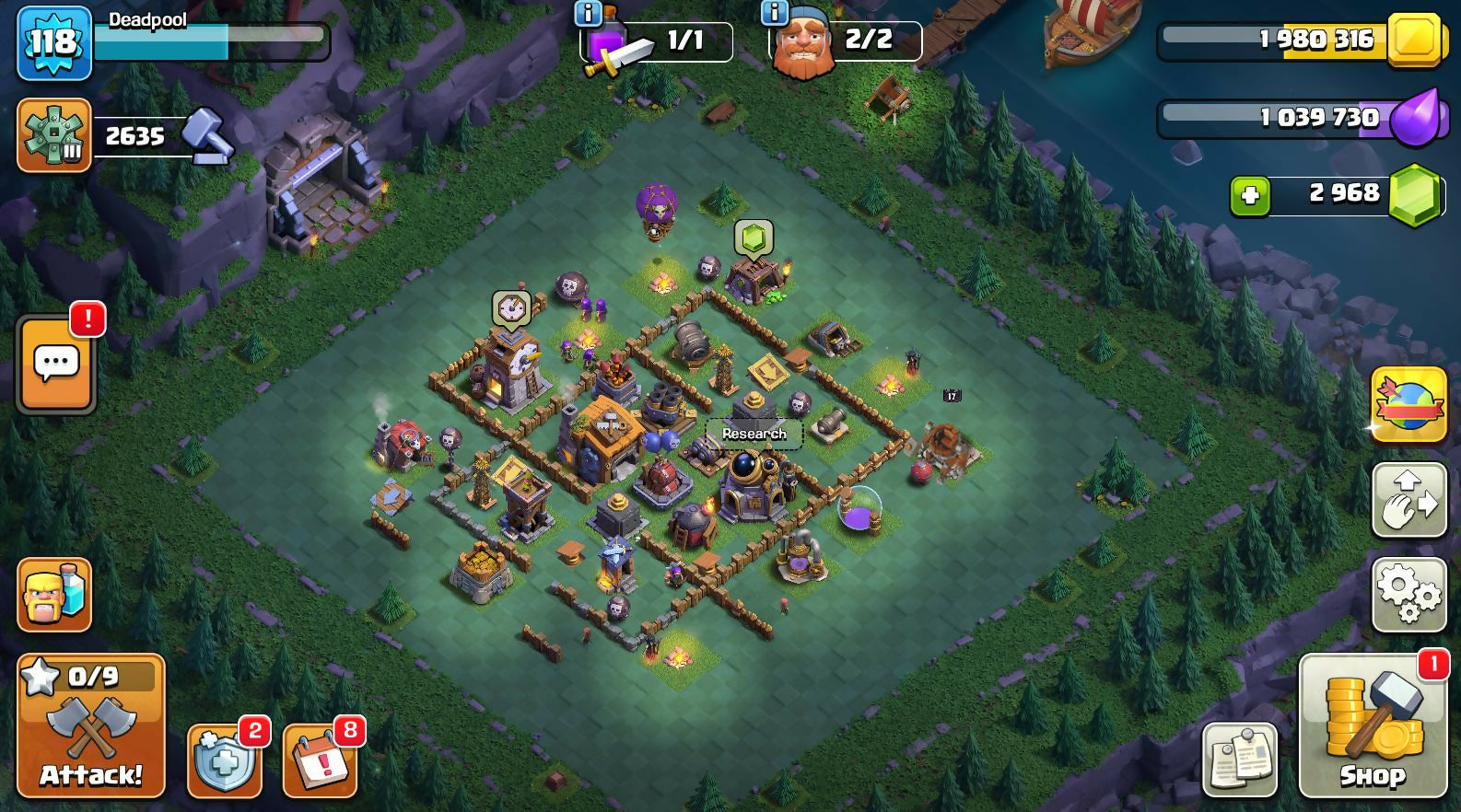Tap the Clock Tower boost bubble

coord(510,309)
